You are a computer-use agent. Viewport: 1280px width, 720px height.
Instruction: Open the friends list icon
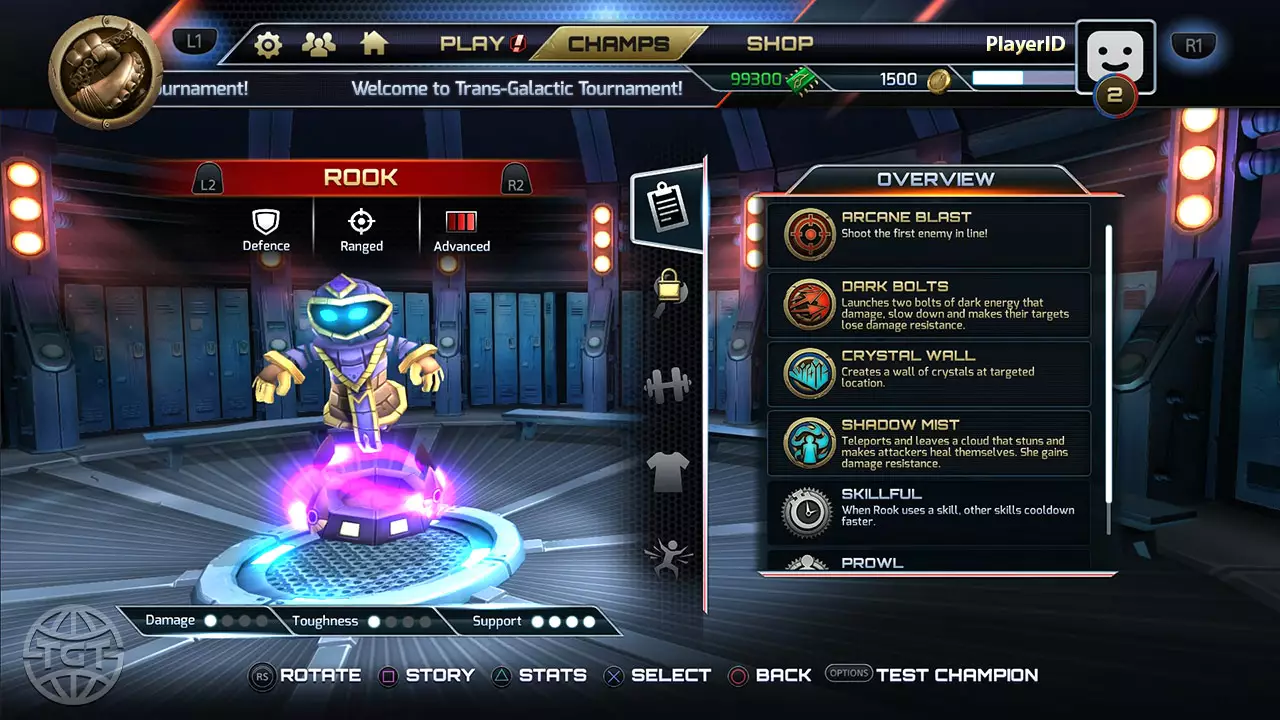(319, 44)
